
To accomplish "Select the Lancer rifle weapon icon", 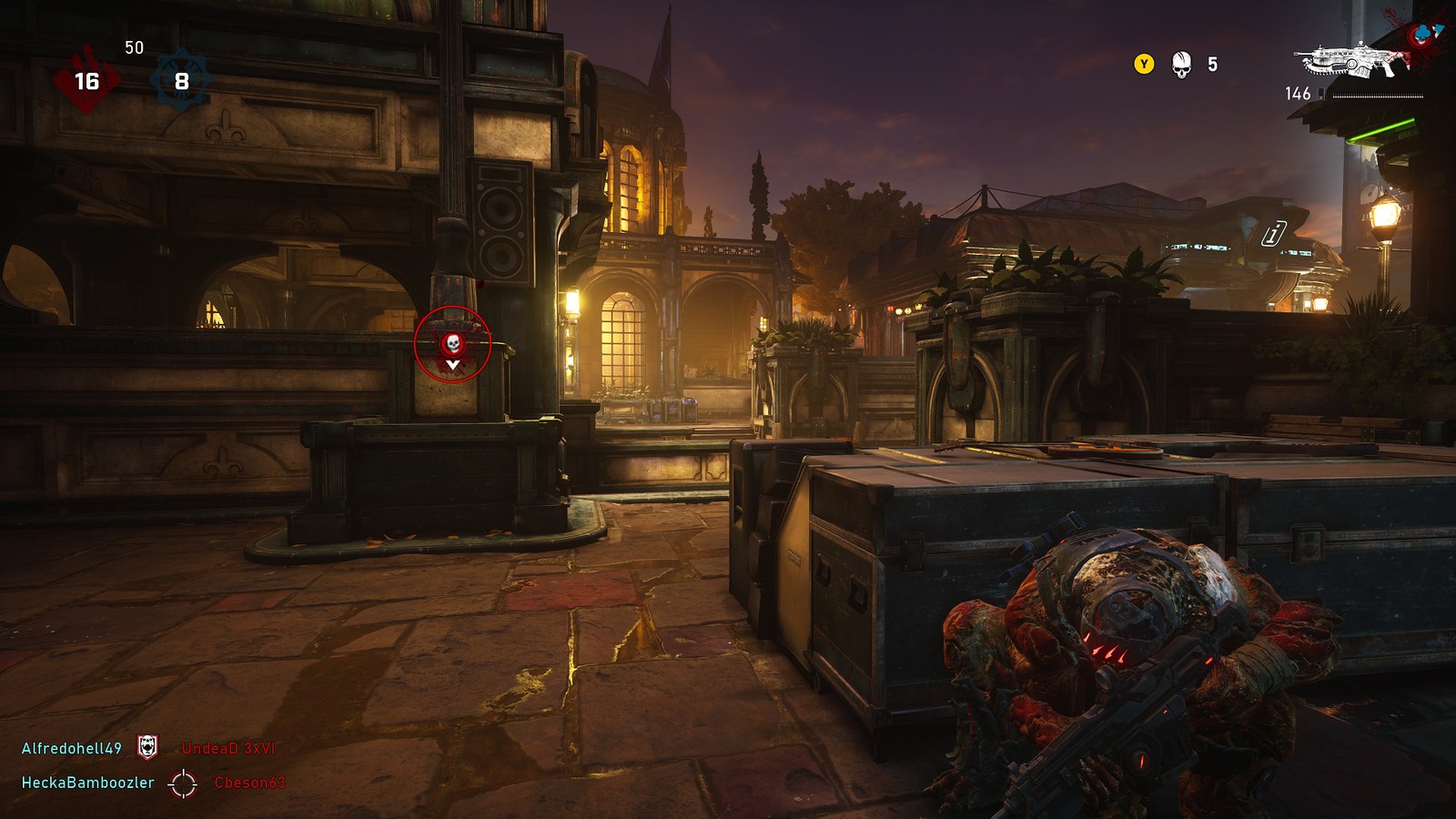I will point(1352,61).
